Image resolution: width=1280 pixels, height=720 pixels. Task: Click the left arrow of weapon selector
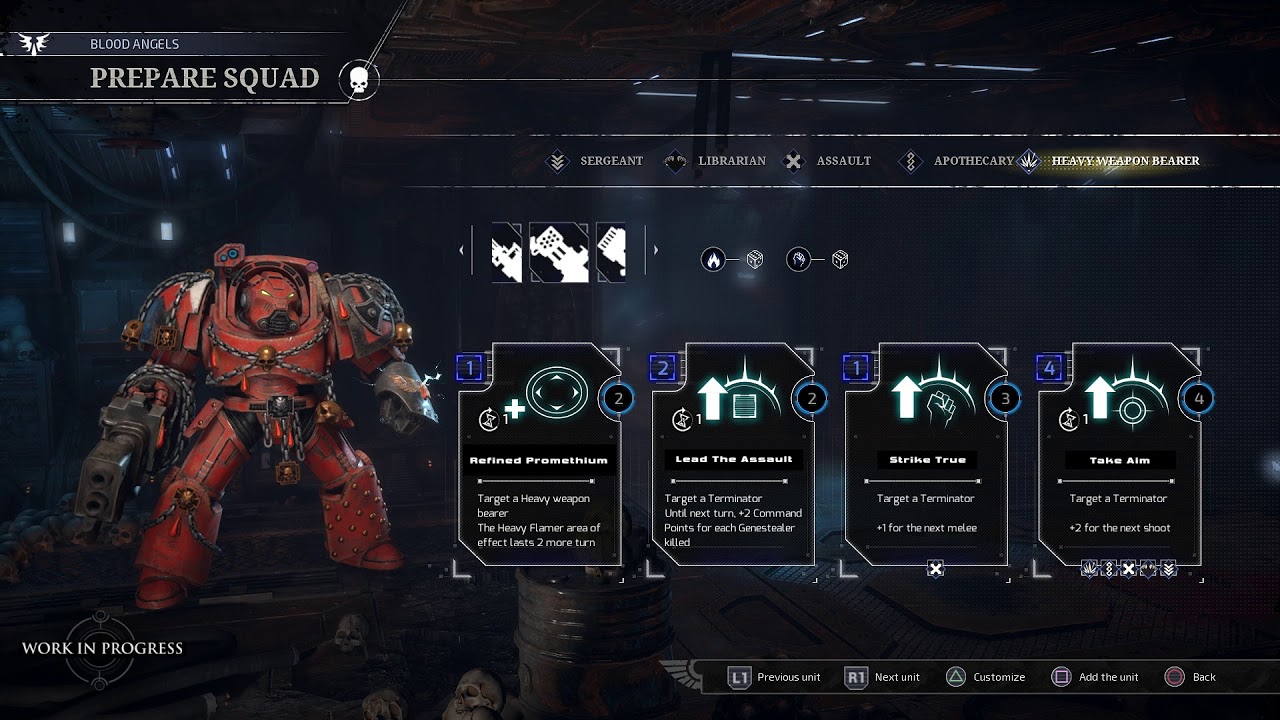461,250
